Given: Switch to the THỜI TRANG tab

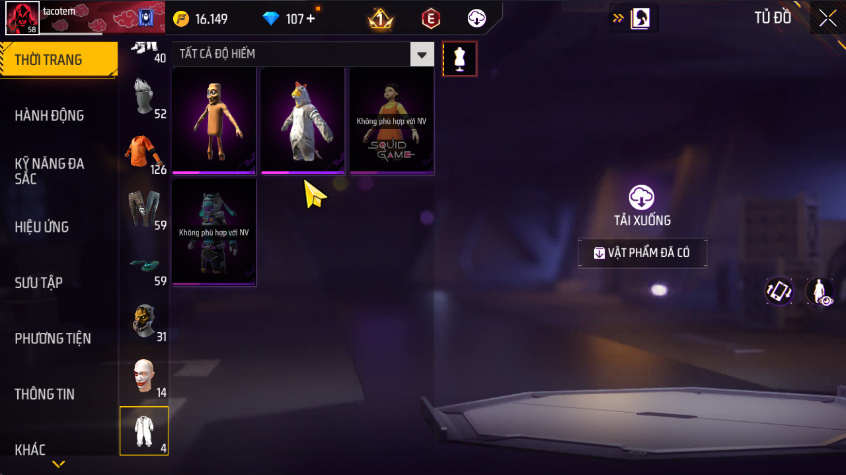Looking at the screenshot, I should click(x=49, y=60).
